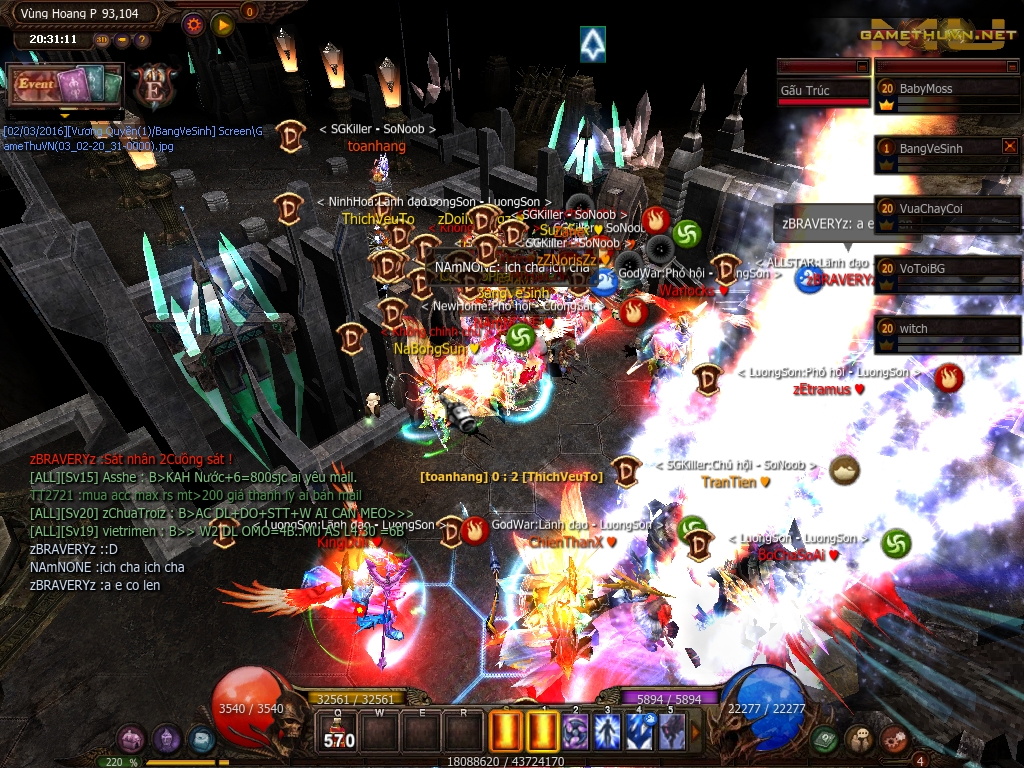Image resolution: width=1024 pixels, height=768 pixels.
Task: Click the yellow play arrow button
Action: 222,23
